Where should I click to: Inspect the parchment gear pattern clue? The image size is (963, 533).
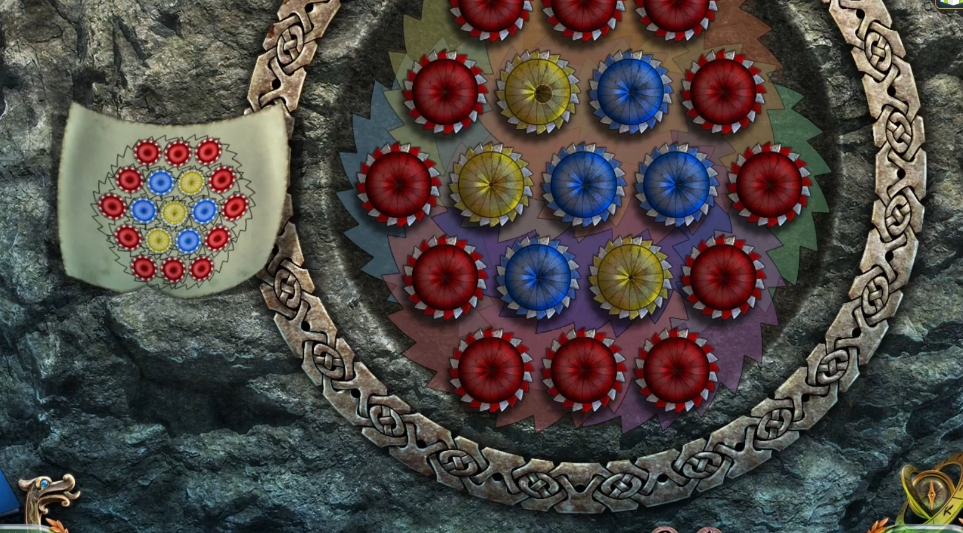pos(173,210)
